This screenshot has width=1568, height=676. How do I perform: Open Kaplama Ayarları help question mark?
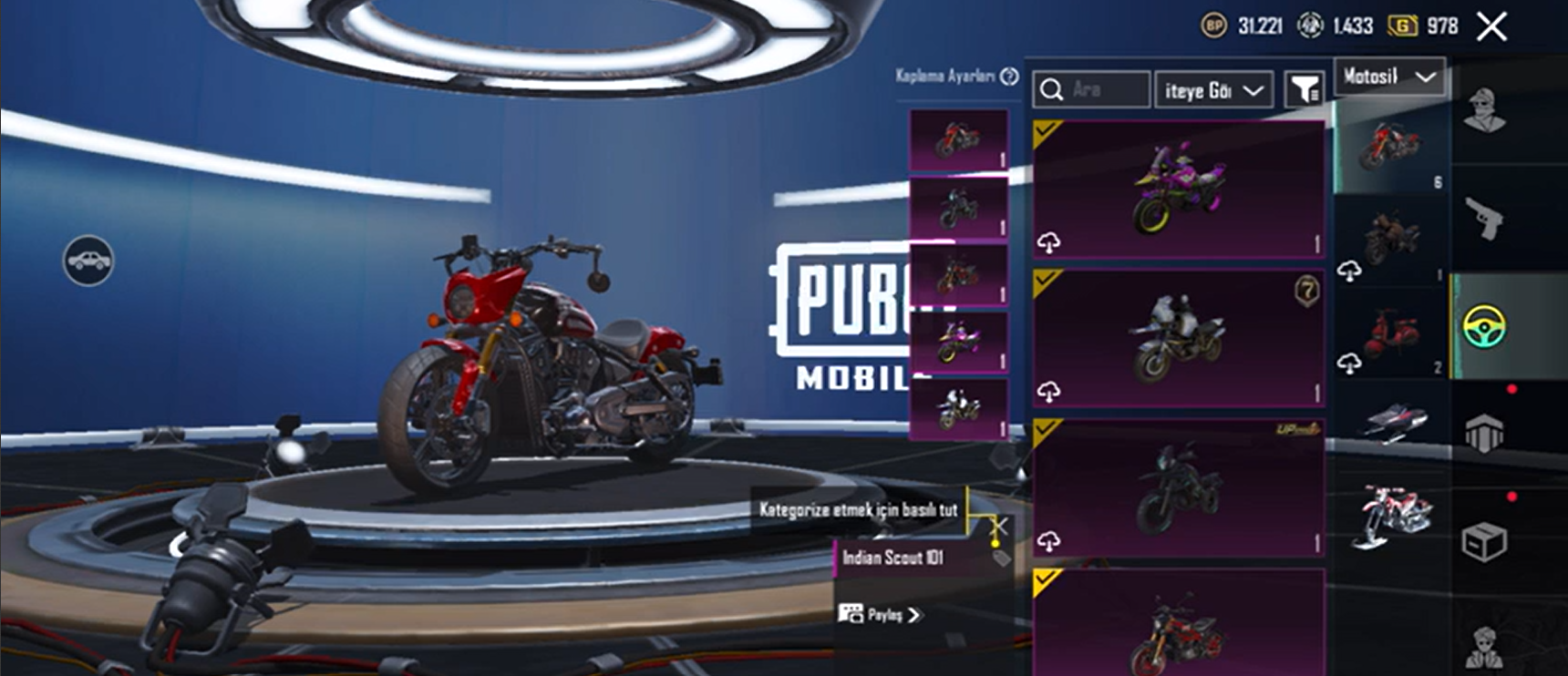tap(1009, 77)
